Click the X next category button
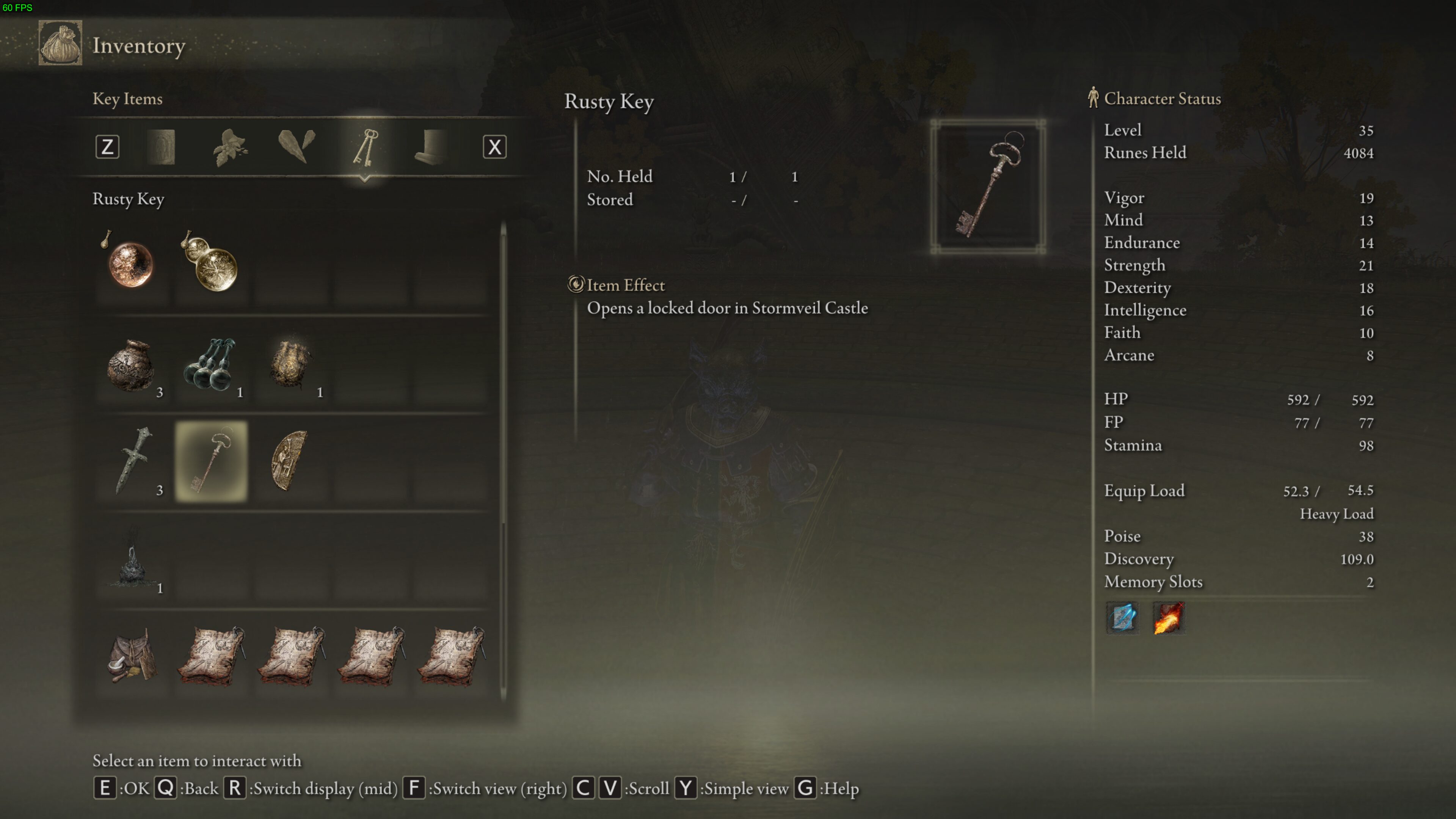 [494, 147]
